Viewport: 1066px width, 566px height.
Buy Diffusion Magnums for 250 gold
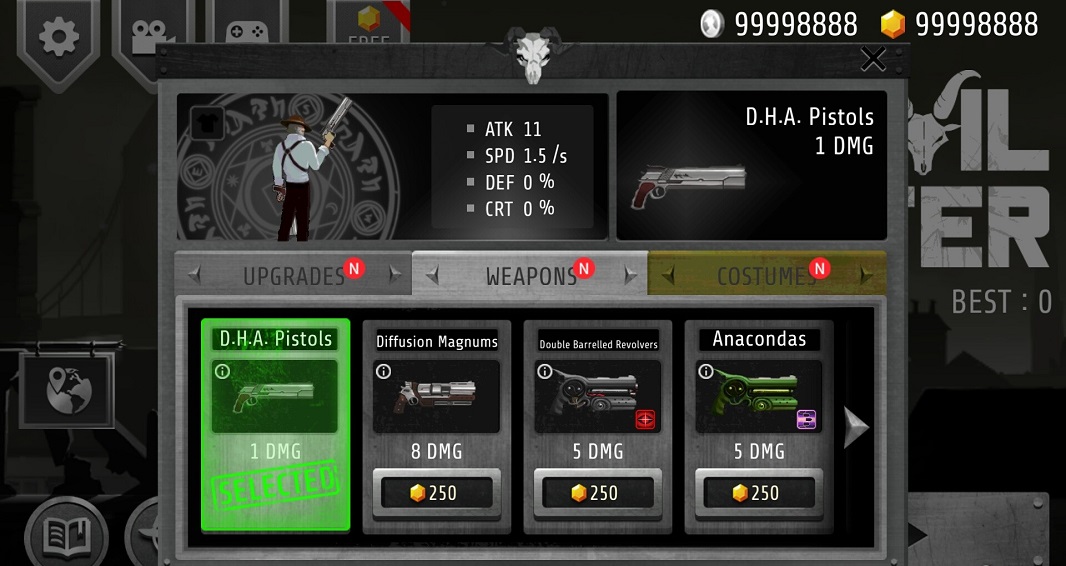[x=436, y=493]
